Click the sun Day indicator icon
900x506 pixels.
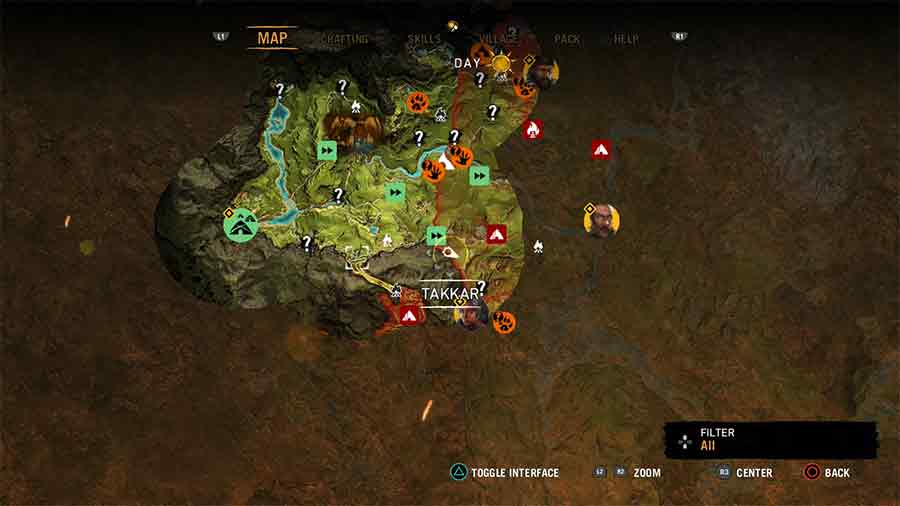pyautogui.click(x=500, y=64)
